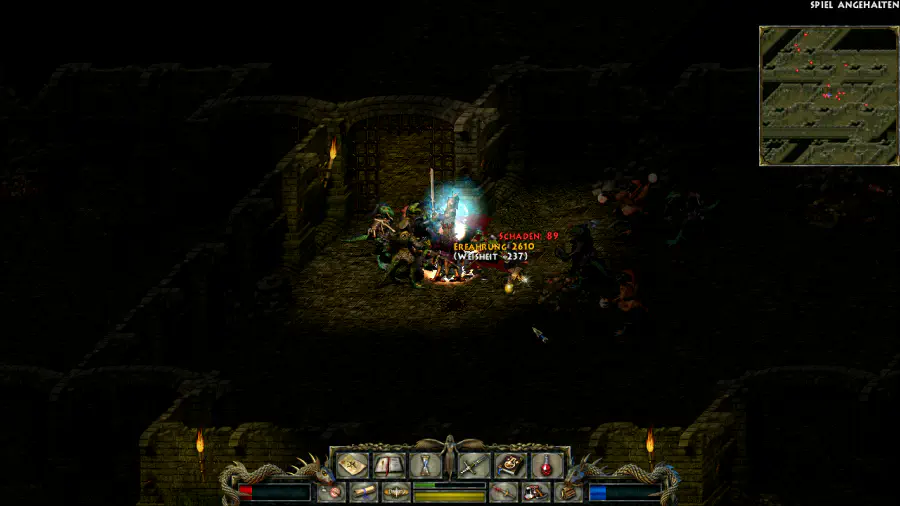Click the rolled scroll icon
The image size is (900, 506).
[363, 492]
